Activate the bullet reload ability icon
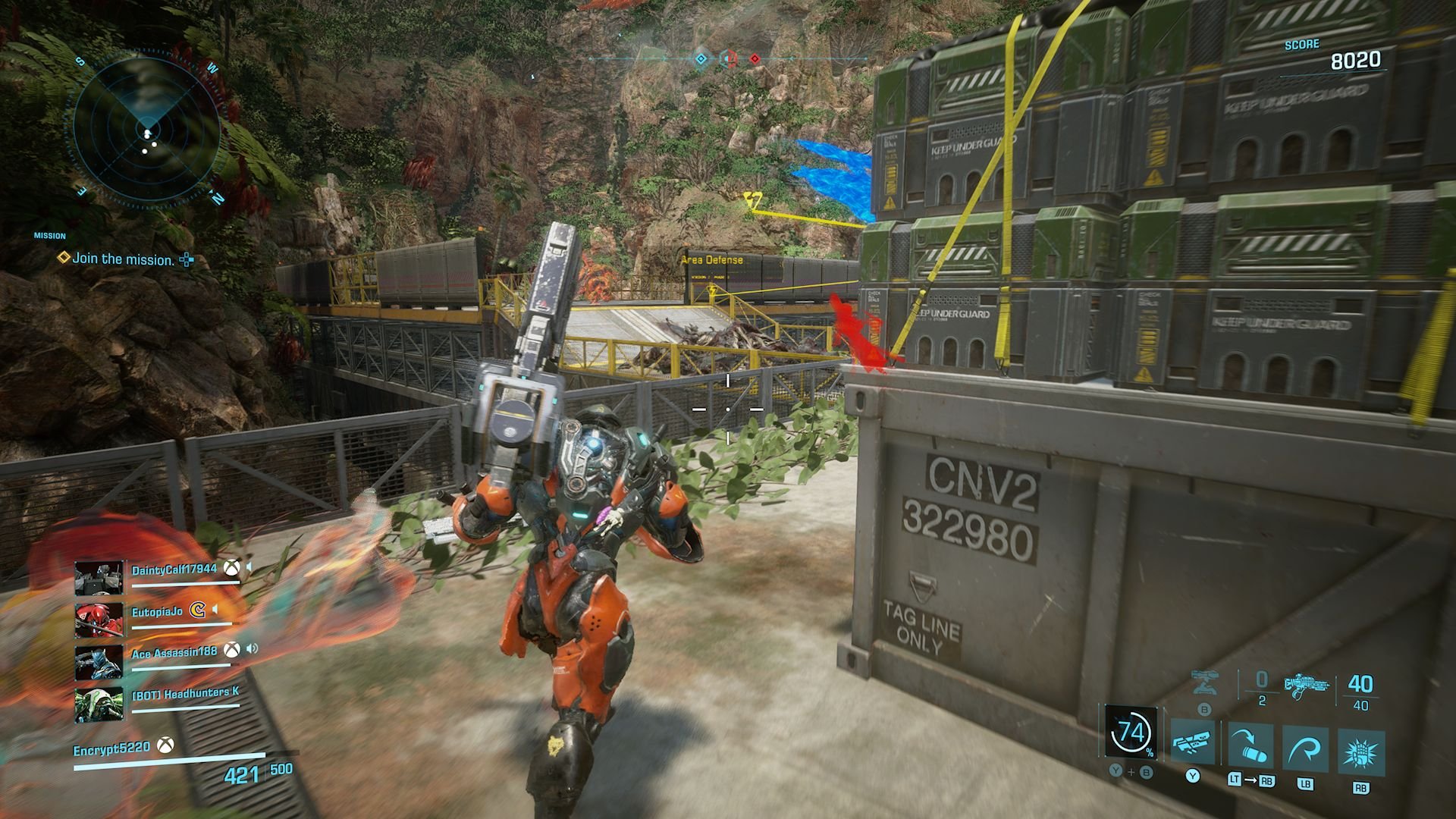The height and width of the screenshot is (819, 1456). click(1250, 746)
